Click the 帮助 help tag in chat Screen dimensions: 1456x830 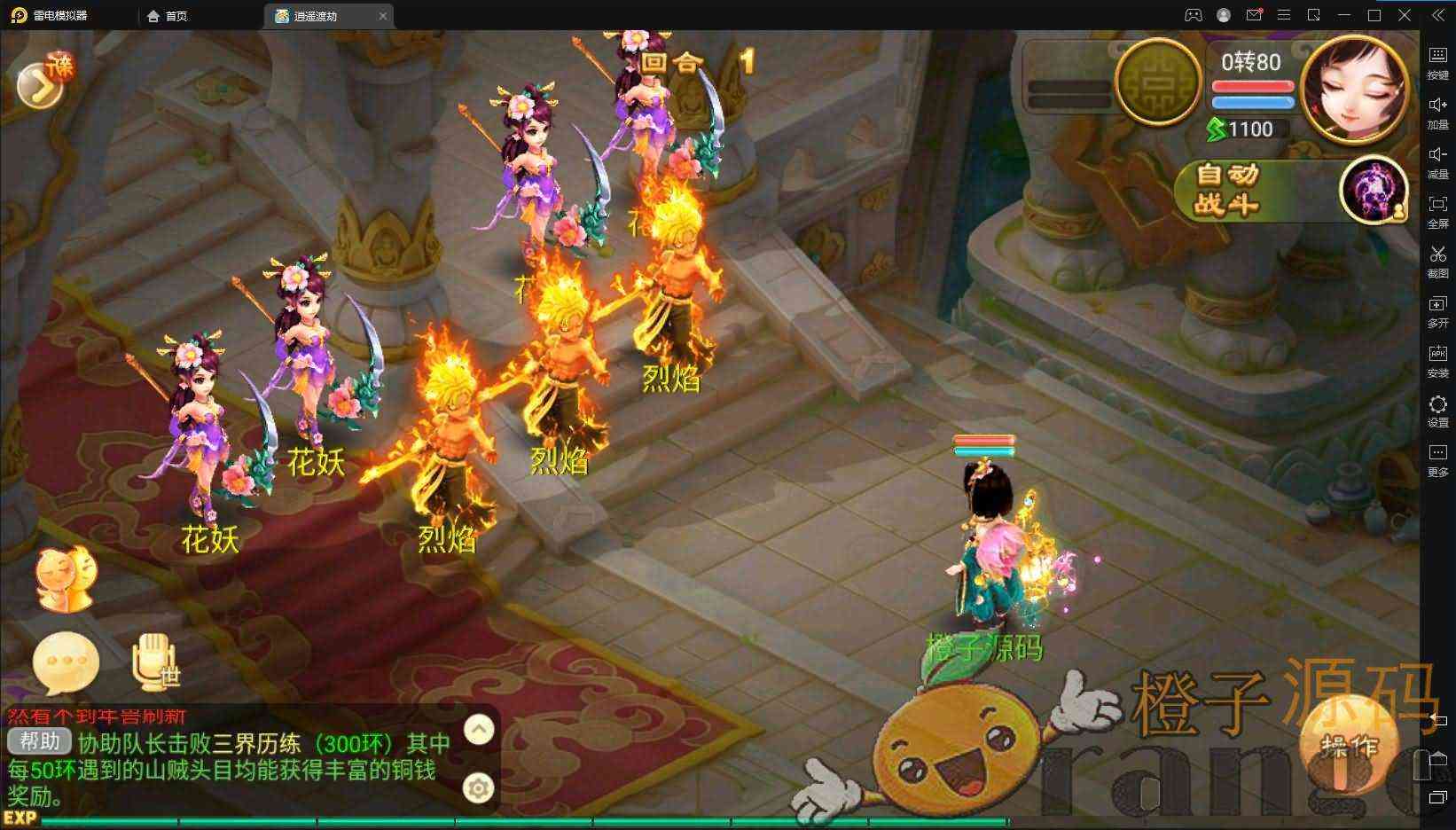[x=39, y=741]
